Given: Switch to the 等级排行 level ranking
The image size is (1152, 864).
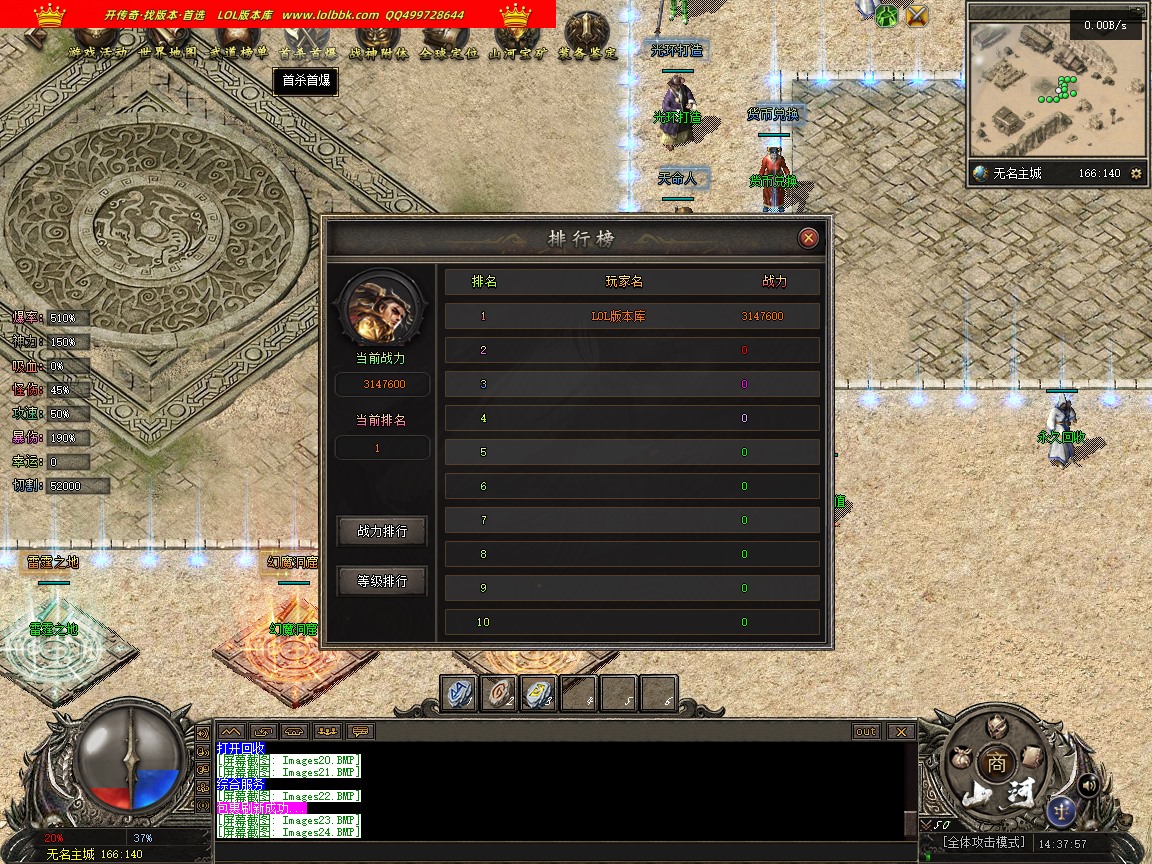Looking at the screenshot, I should point(382,581).
